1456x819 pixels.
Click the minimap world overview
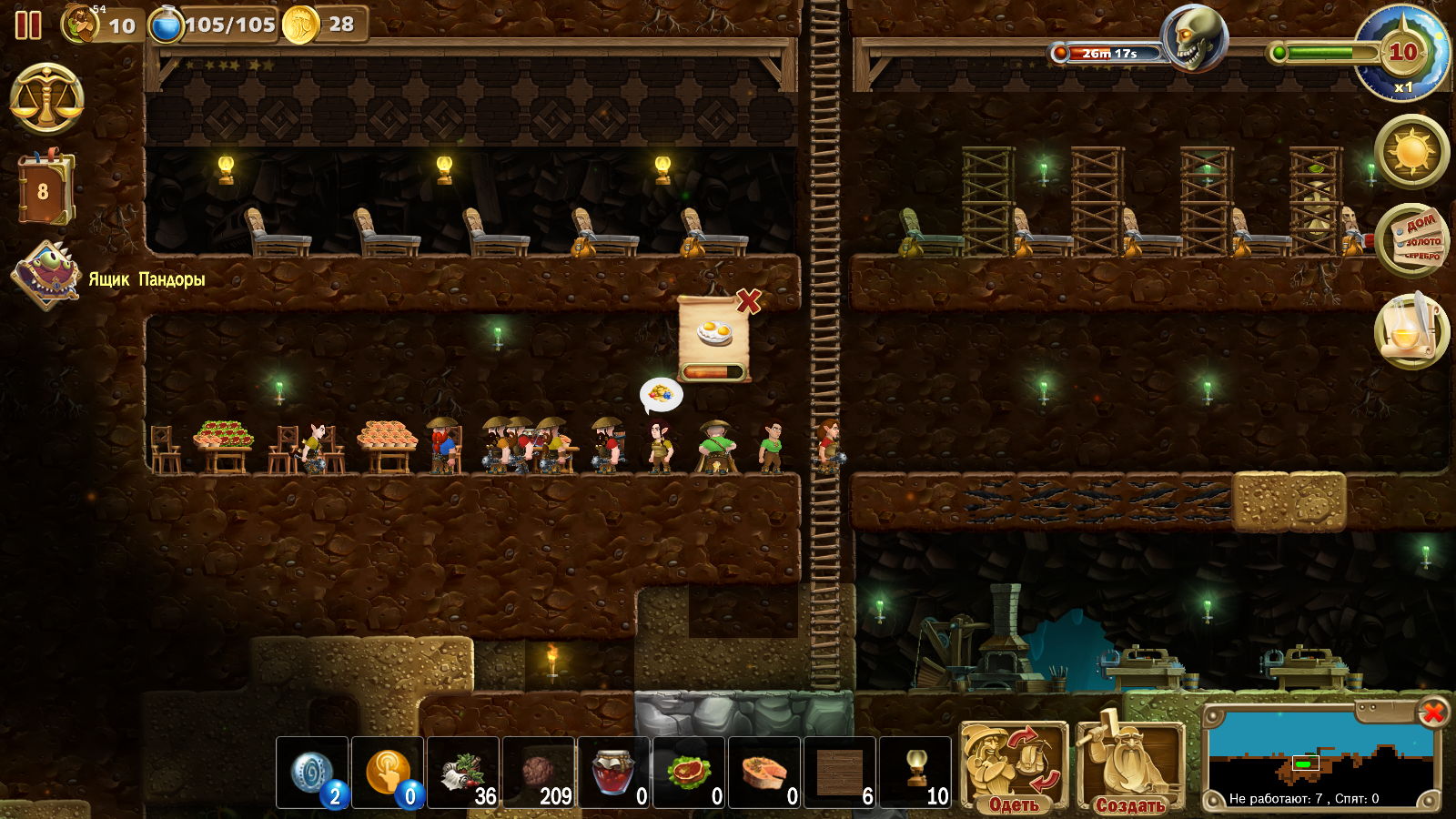(1319, 757)
